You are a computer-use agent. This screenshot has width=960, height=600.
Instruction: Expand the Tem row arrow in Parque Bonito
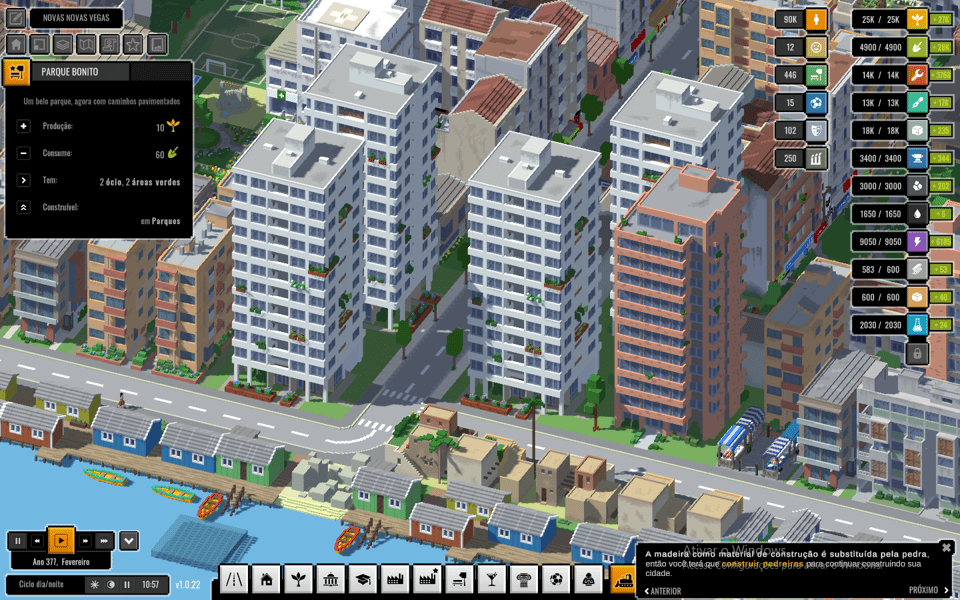[x=23, y=180]
